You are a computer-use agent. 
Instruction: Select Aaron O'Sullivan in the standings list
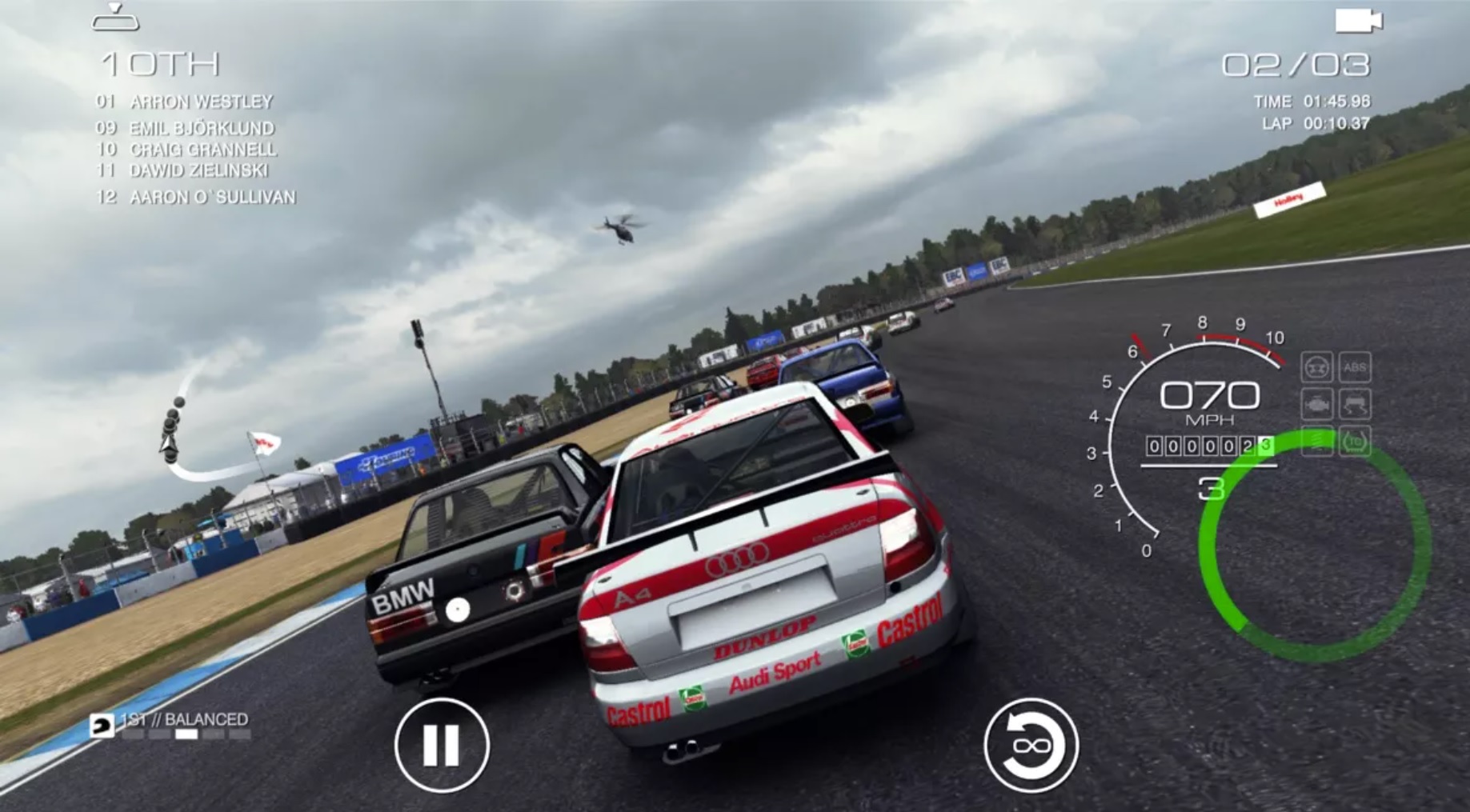pos(212,197)
